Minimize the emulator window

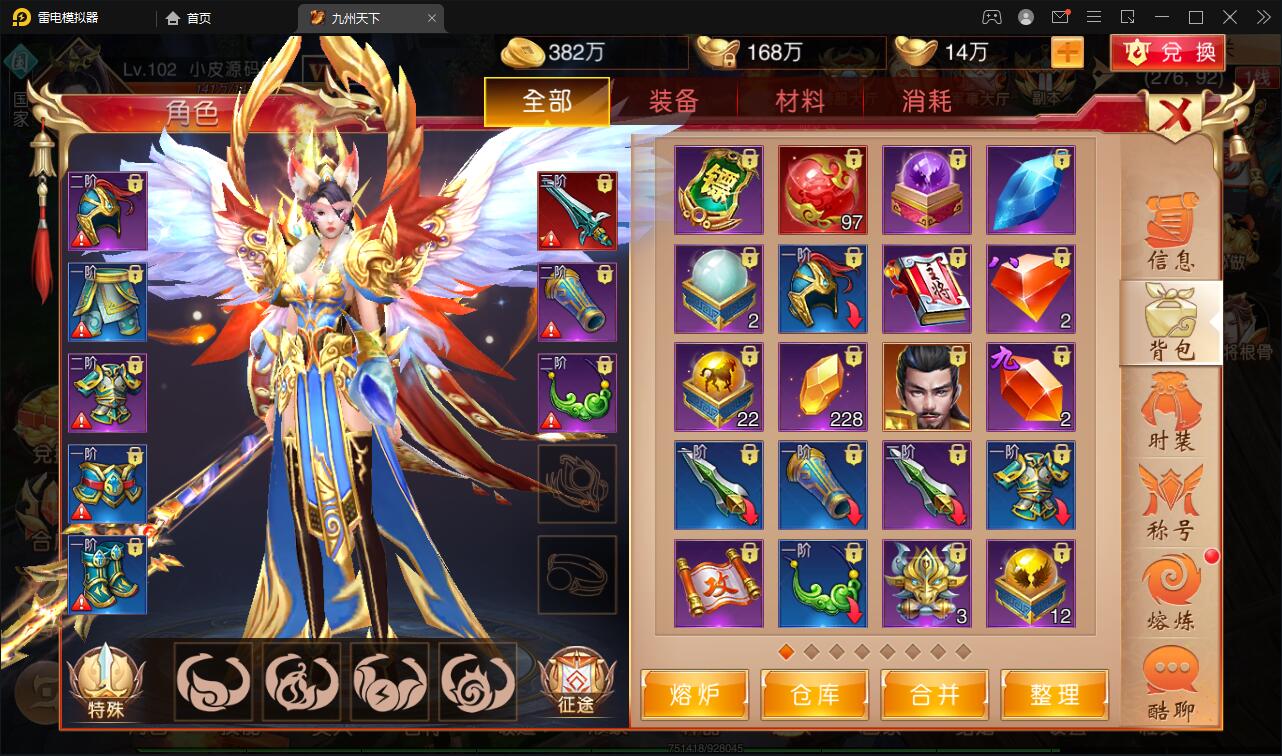(x=1162, y=17)
